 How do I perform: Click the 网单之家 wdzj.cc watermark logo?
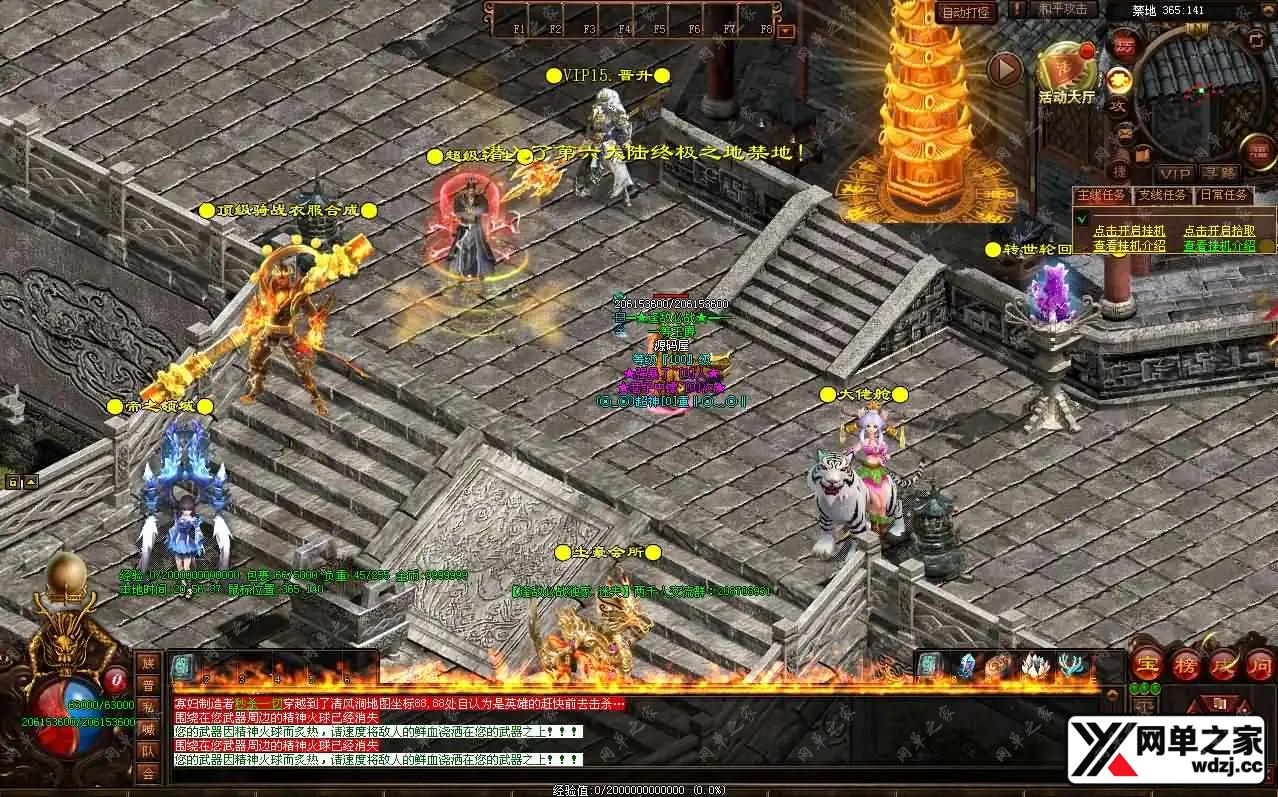(x=1165, y=749)
